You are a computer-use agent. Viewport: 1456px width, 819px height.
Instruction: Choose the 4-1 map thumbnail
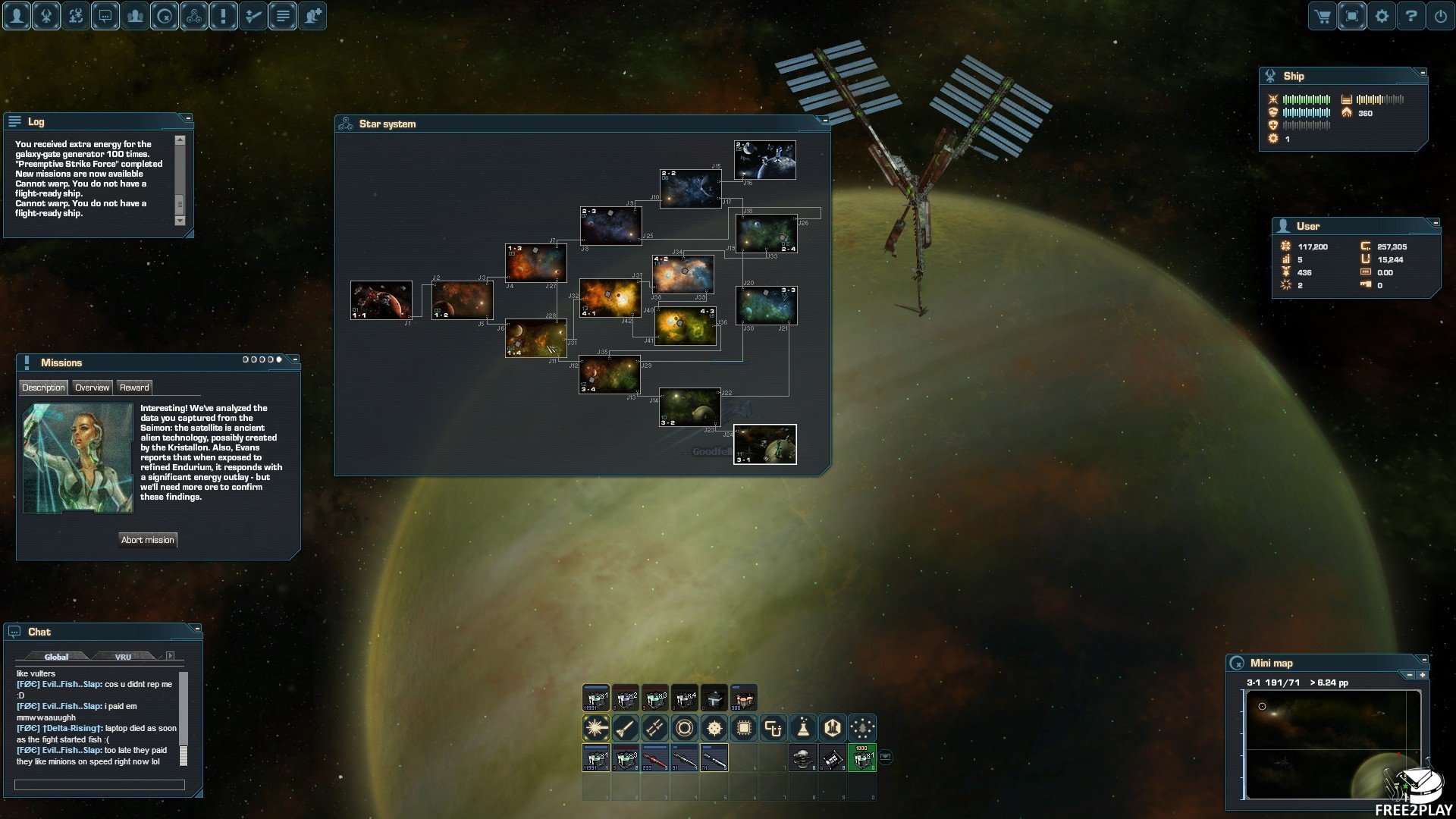[x=610, y=298]
